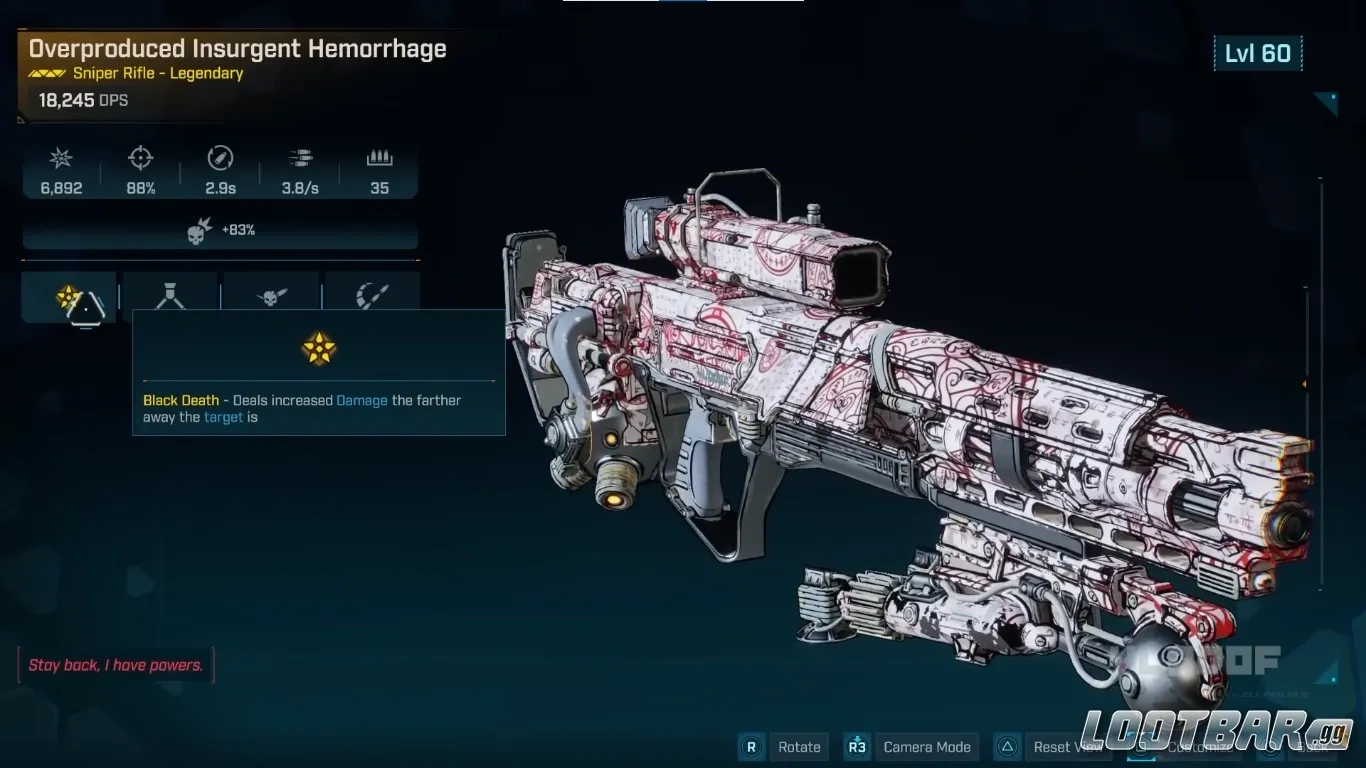Viewport: 1366px width, 768px height.
Task: Switch to the skull and bullet perk tab
Action: tap(271, 296)
